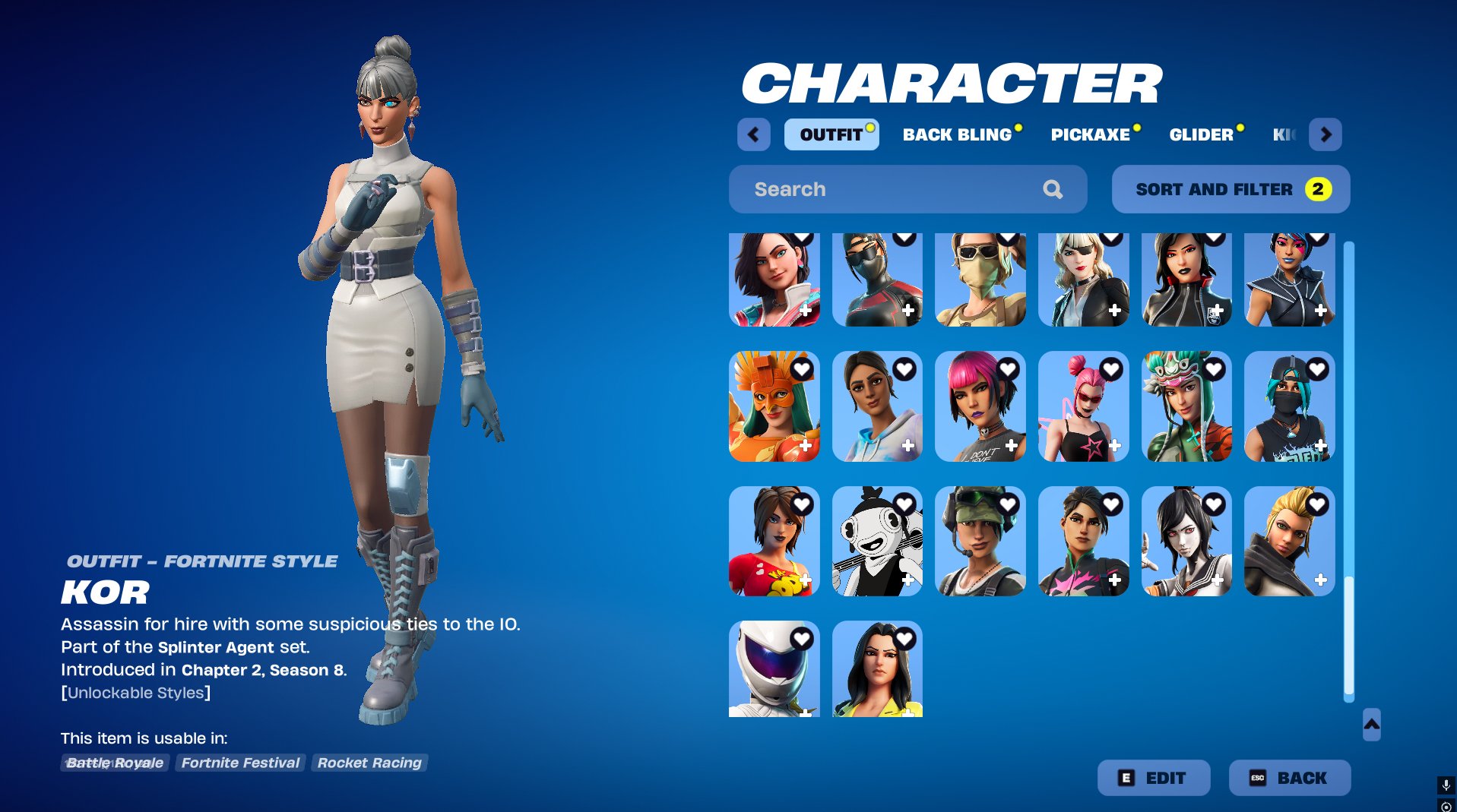Click the plus icon on the eyepatch outfit
Image resolution: width=1457 pixels, height=812 pixels.
pyautogui.click(x=1115, y=311)
